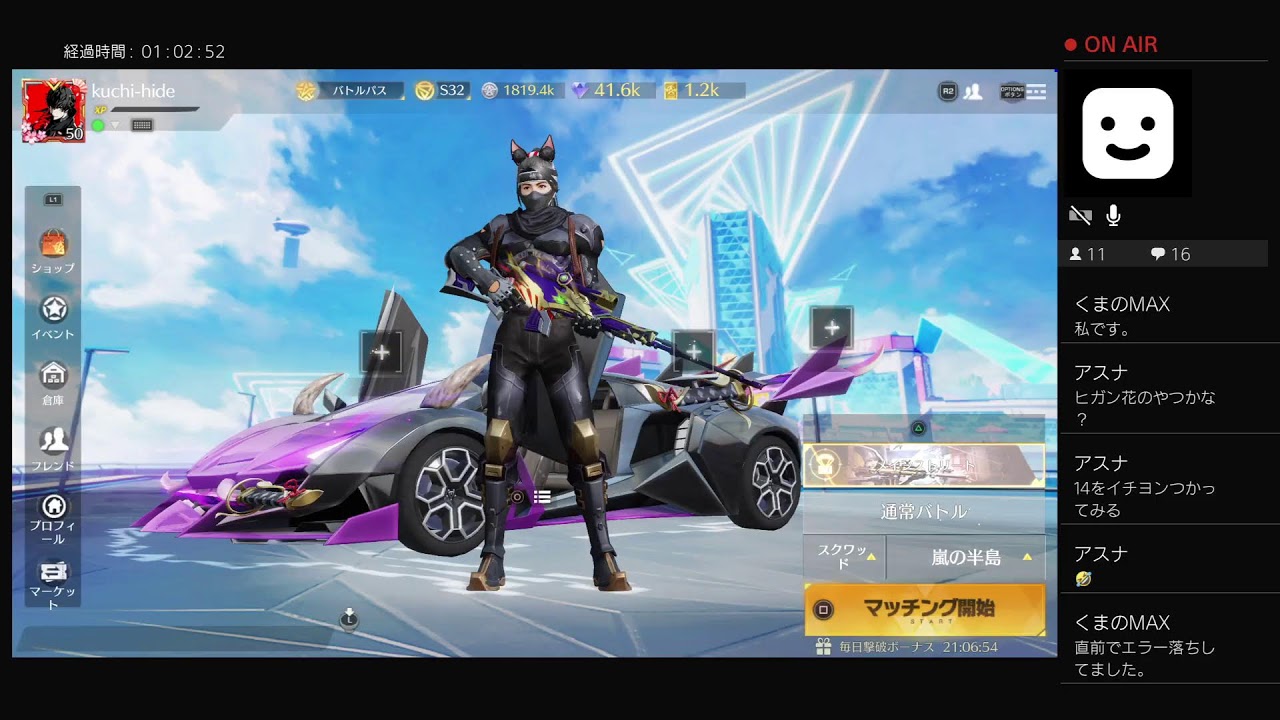Toggle the stream microphone icon
The image size is (1280, 720).
pos(1113,215)
